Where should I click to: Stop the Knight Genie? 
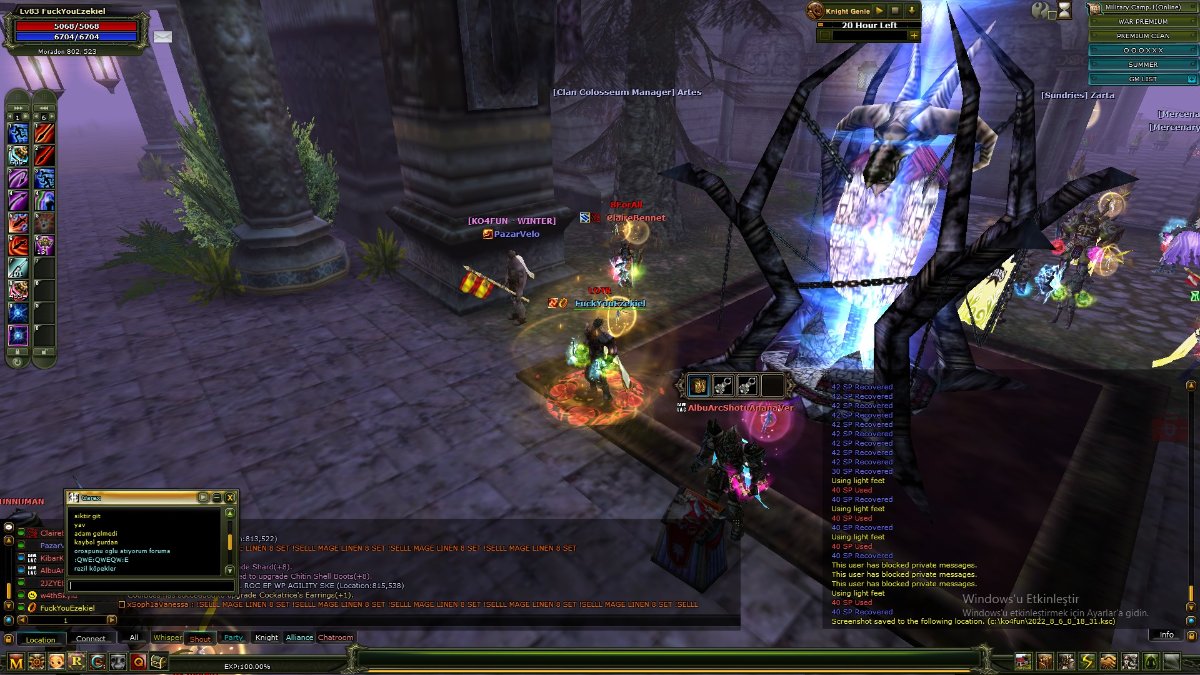tap(896, 10)
